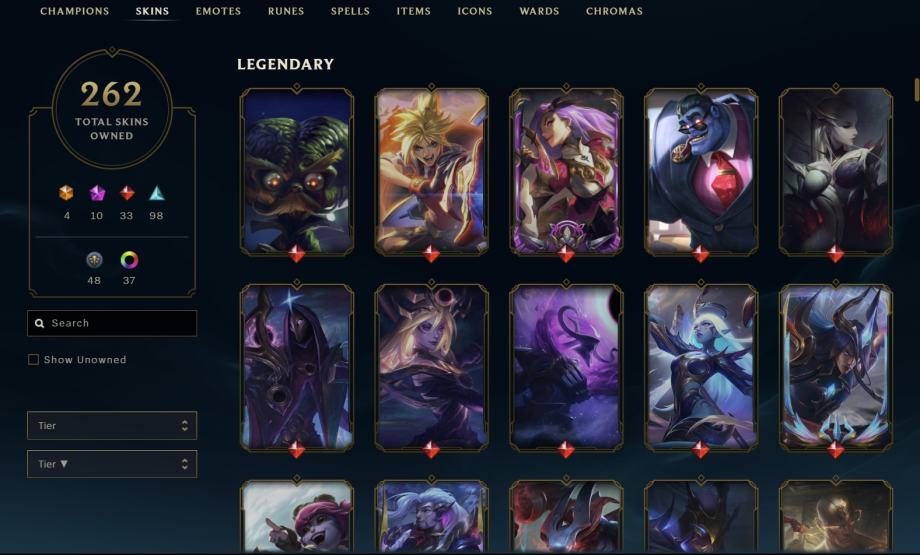Image resolution: width=920 pixels, height=555 pixels.
Task: Open the Tier ▼ sorting dropdown
Action: [x=112, y=464]
